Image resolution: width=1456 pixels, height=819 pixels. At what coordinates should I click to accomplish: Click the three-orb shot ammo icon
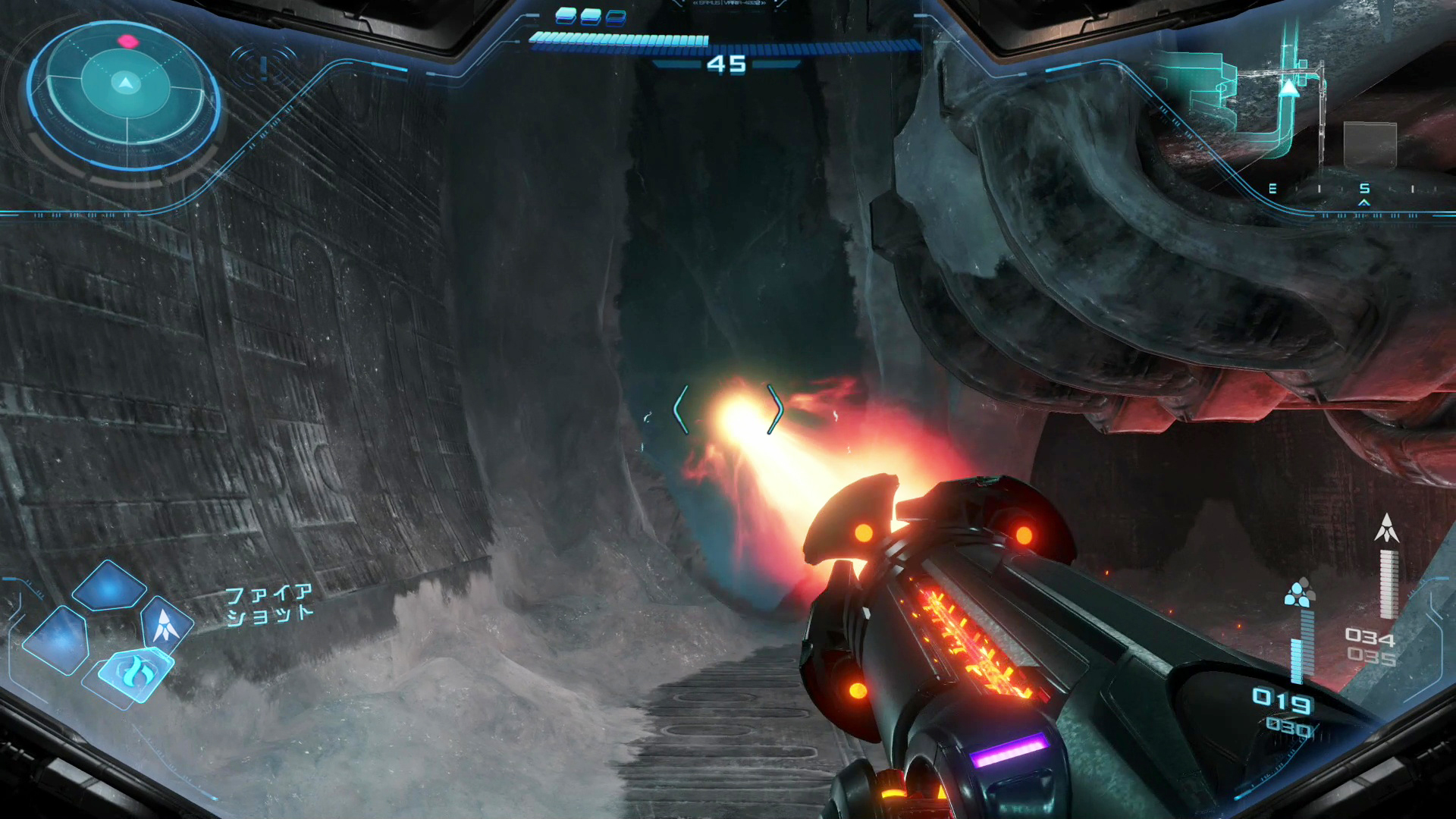(x=1298, y=594)
